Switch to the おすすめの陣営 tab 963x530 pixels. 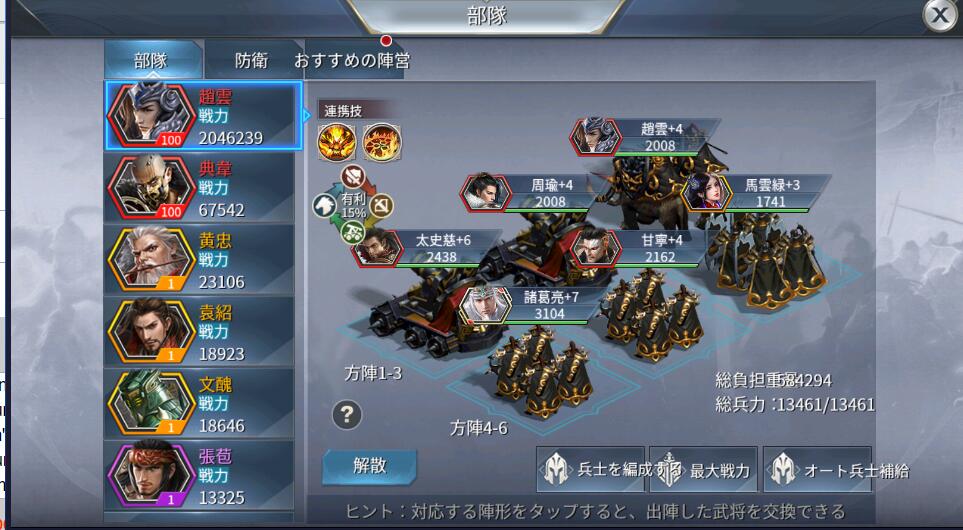(x=352, y=60)
